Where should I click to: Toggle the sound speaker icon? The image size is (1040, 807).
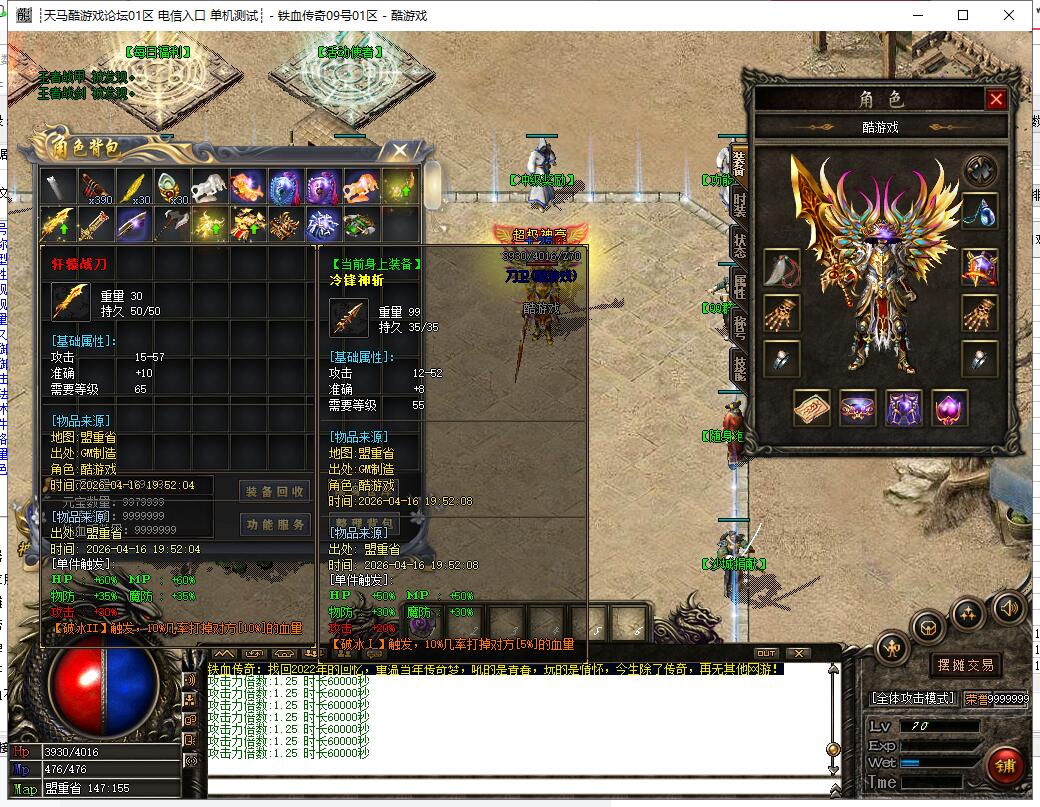1008,606
